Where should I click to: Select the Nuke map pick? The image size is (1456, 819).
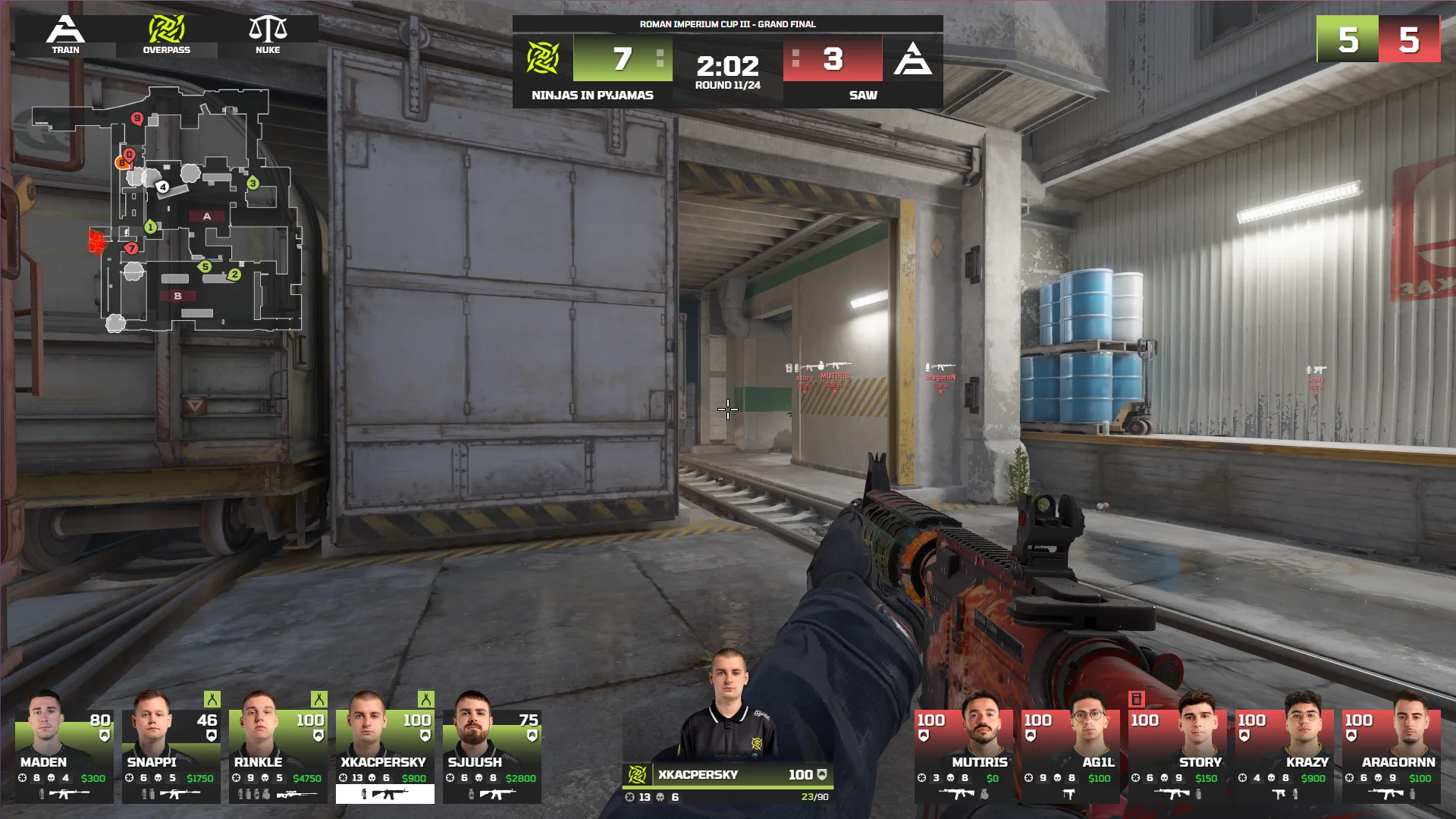pyautogui.click(x=268, y=36)
